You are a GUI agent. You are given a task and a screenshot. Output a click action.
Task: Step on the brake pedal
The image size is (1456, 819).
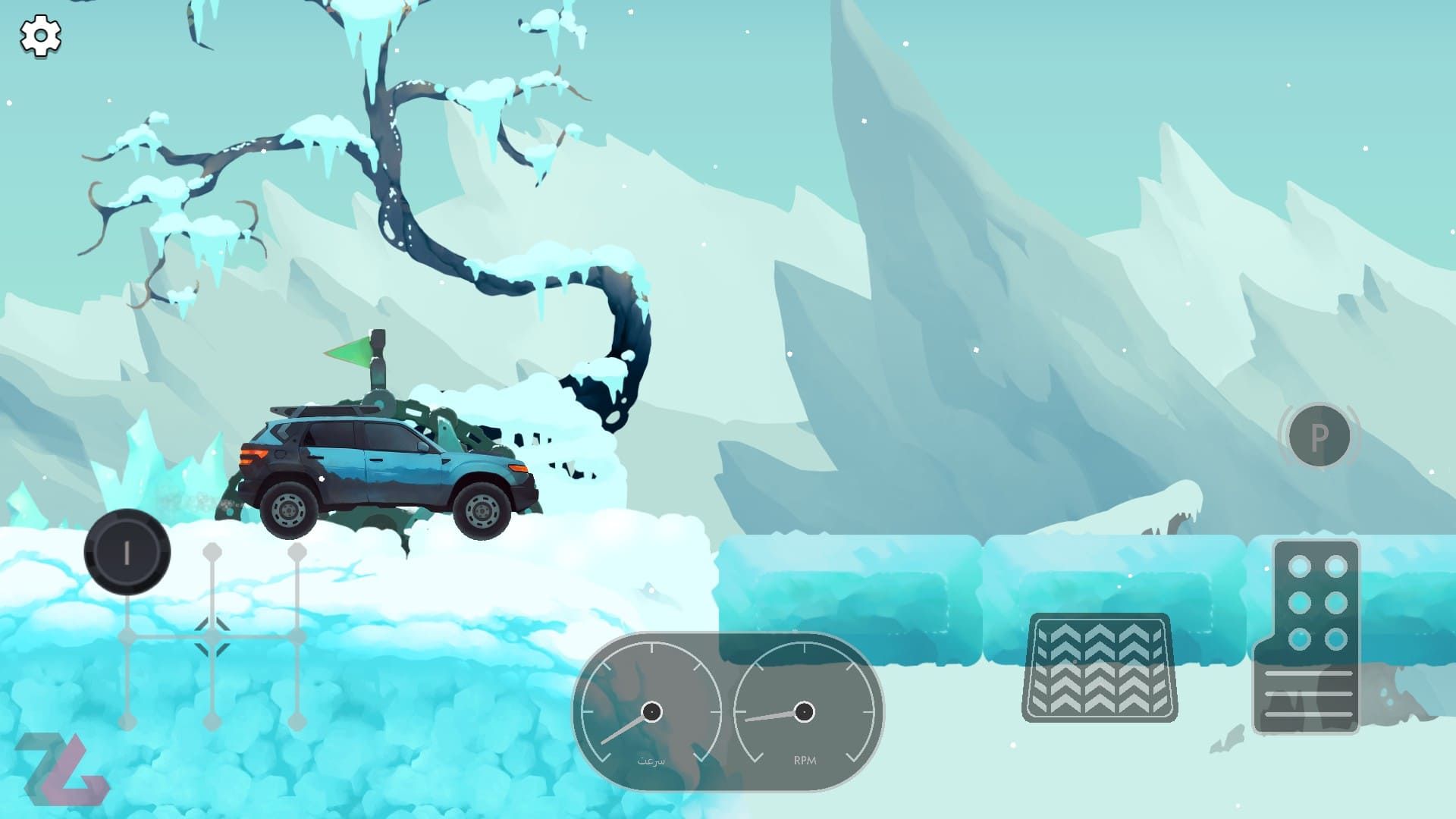point(1099,667)
